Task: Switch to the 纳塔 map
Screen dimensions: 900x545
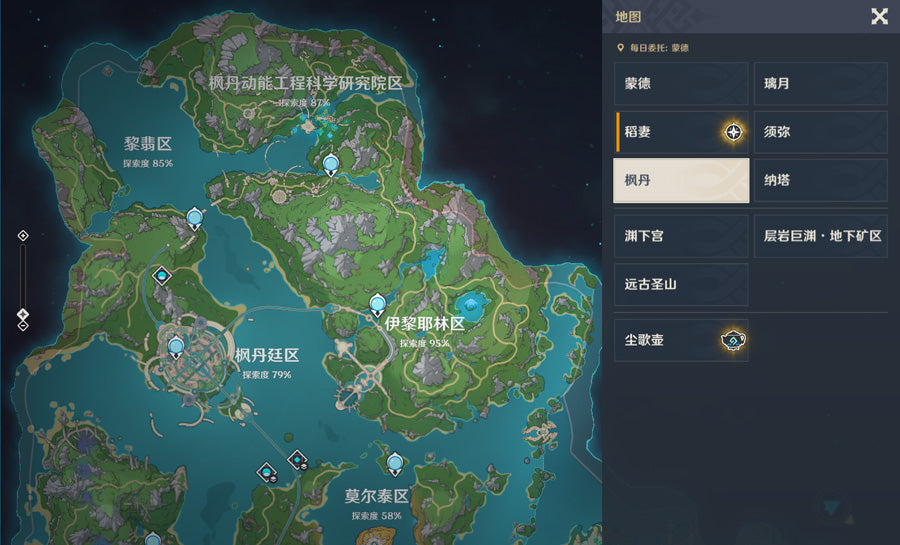Action: tap(820, 180)
